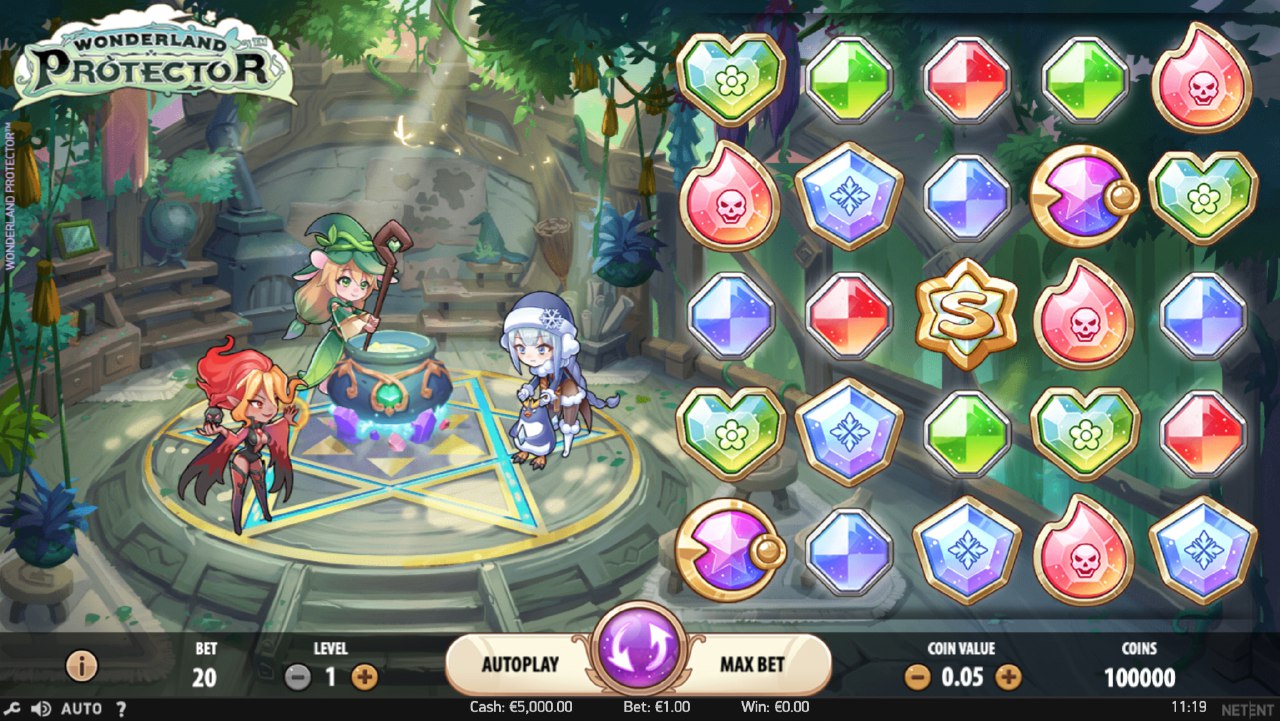Toggle the sound speaker icon

pyautogui.click(x=41, y=709)
